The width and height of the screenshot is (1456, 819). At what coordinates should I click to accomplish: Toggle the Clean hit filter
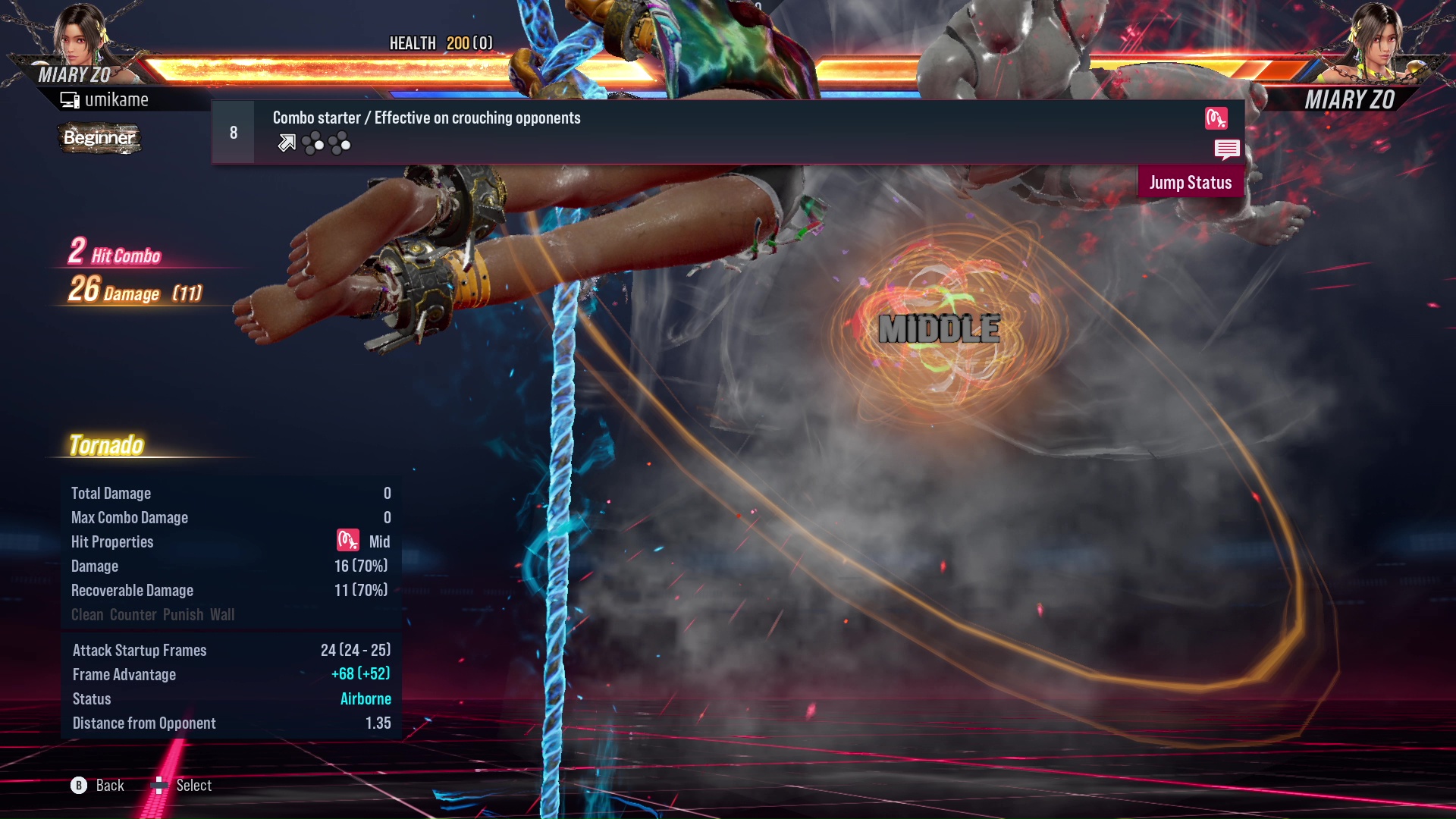click(86, 614)
